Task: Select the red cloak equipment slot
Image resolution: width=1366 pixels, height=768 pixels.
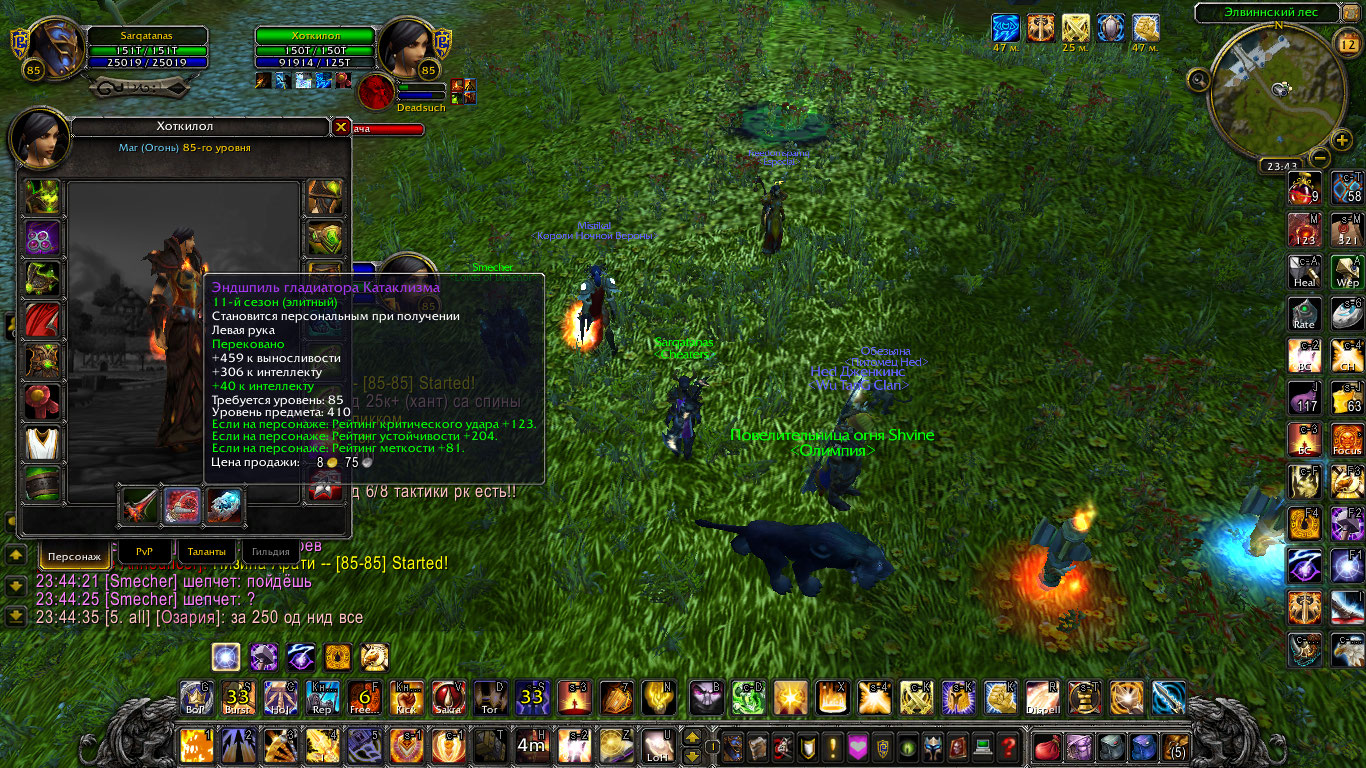Action: (x=43, y=320)
